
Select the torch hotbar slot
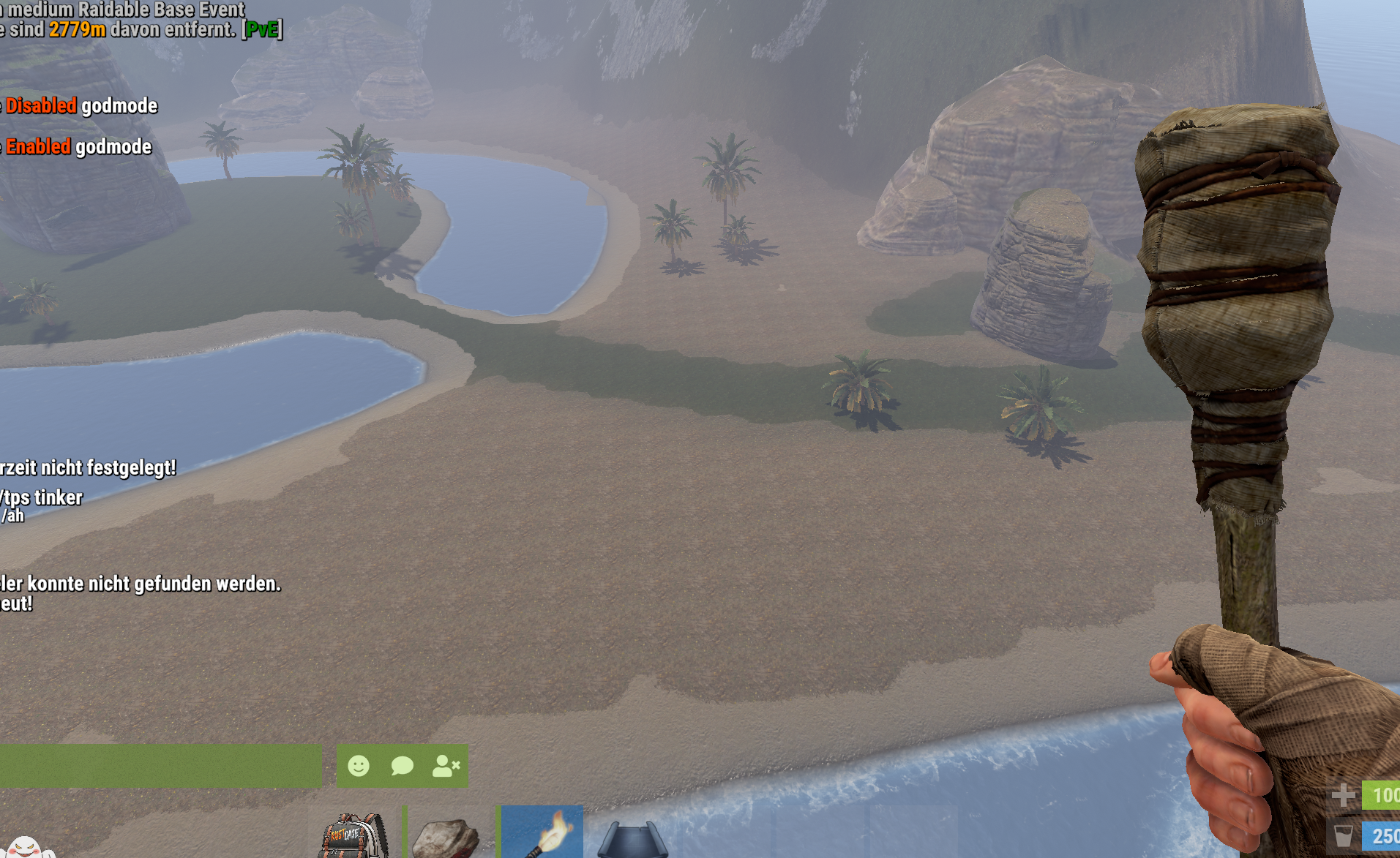click(542, 832)
